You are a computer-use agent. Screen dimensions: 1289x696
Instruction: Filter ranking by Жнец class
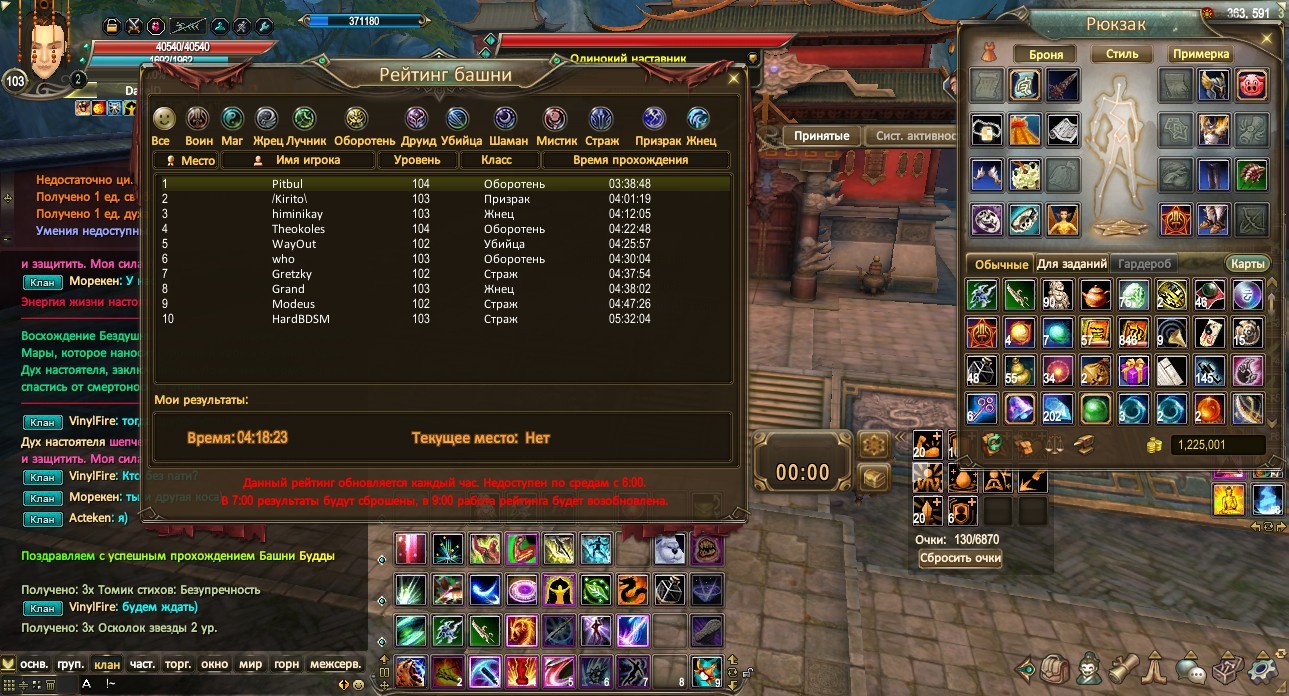pyautogui.click(x=699, y=119)
